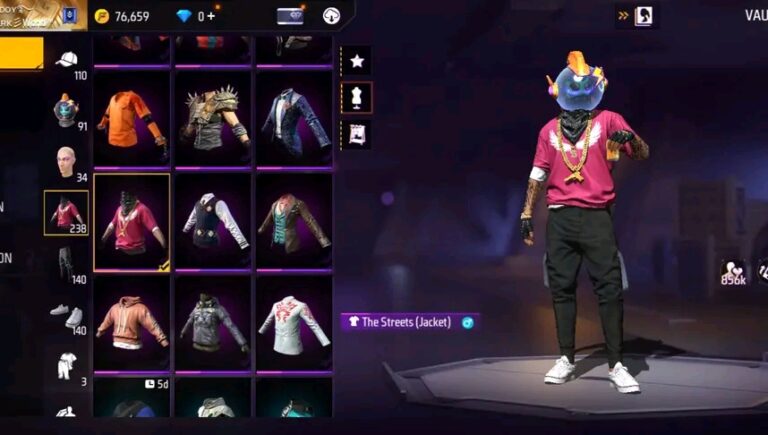Choose the gray camo hooded jacket
Image resolution: width=768 pixels, height=435 pixels.
click(x=213, y=322)
